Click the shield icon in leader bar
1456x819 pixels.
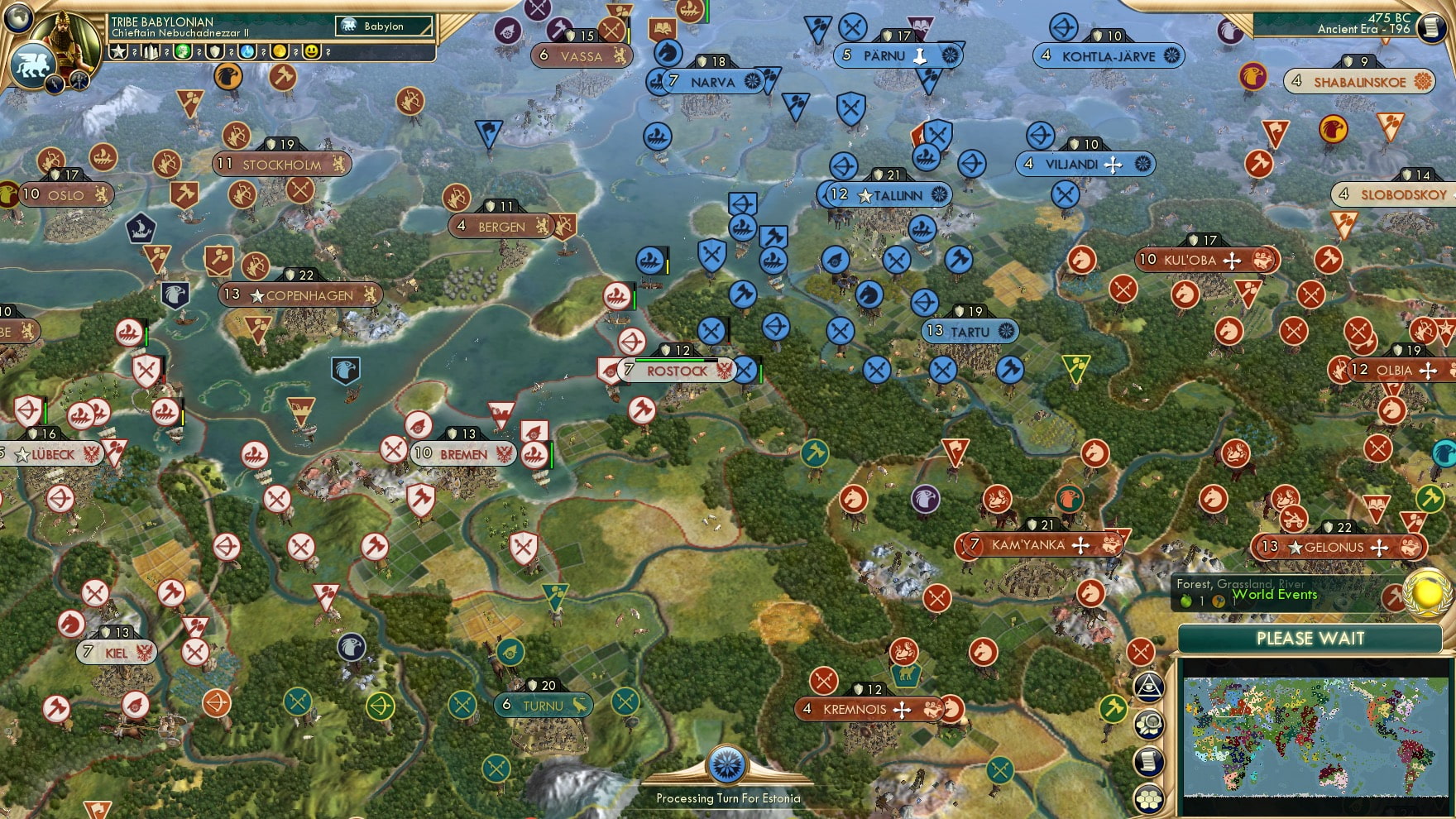(x=215, y=52)
